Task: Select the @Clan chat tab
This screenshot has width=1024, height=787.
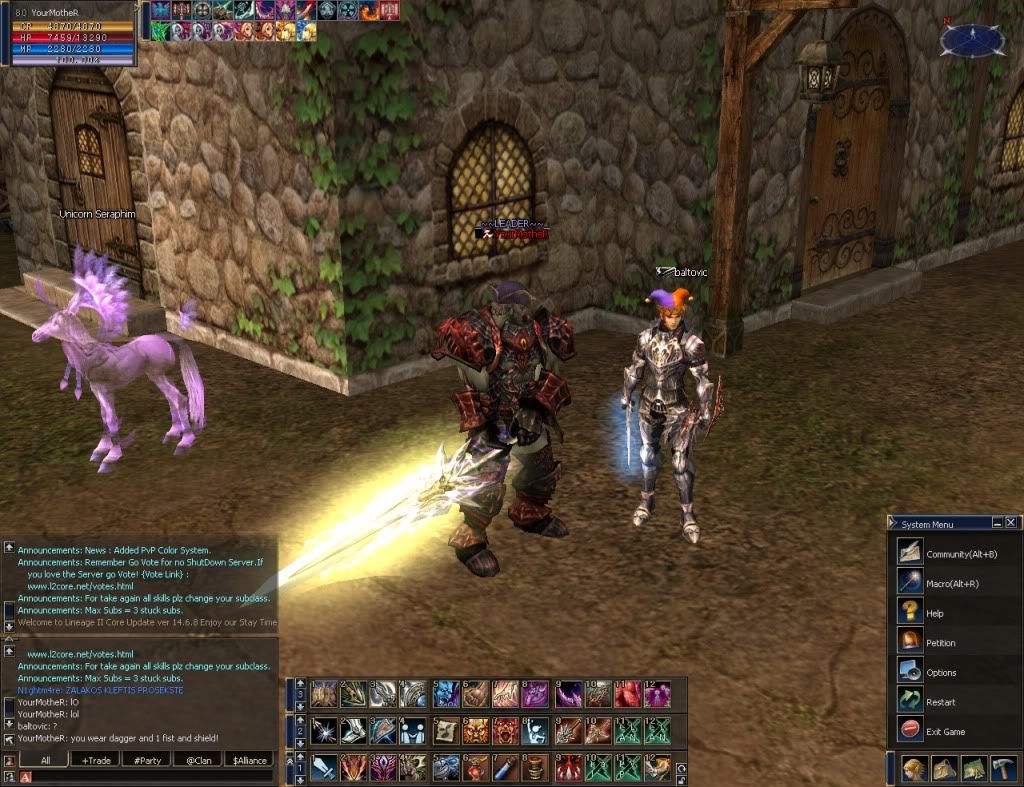Action: [199, 760]
